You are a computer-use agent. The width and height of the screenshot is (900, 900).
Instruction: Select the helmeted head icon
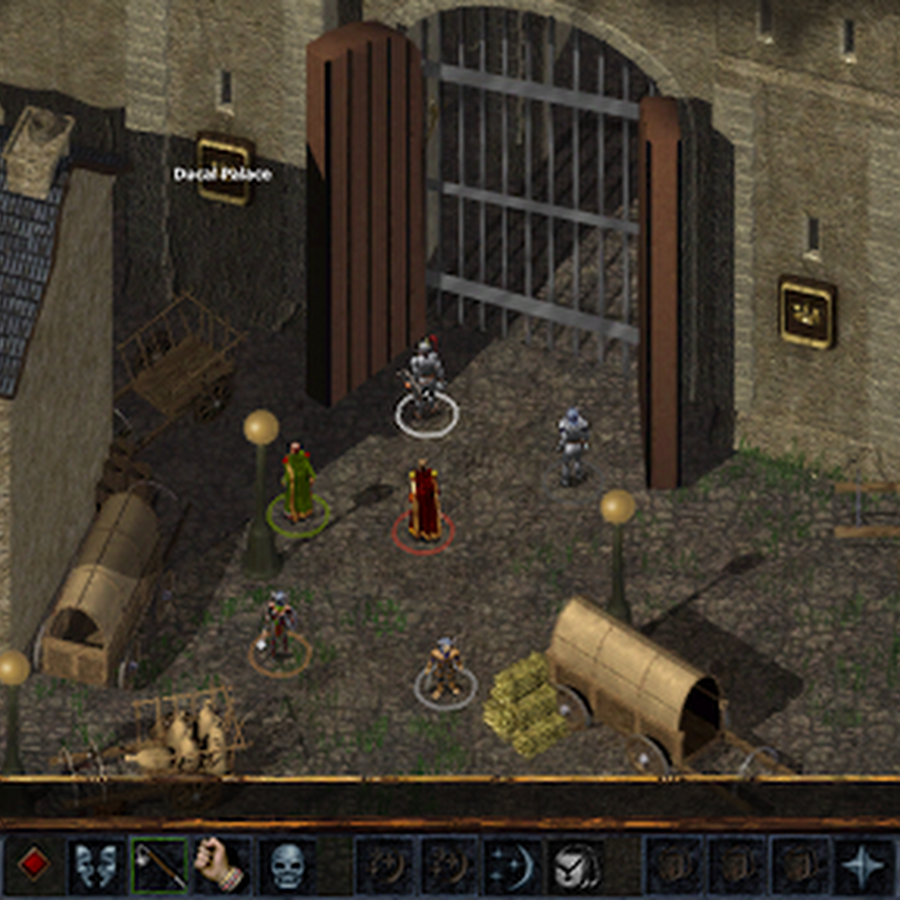click(577, 865)
